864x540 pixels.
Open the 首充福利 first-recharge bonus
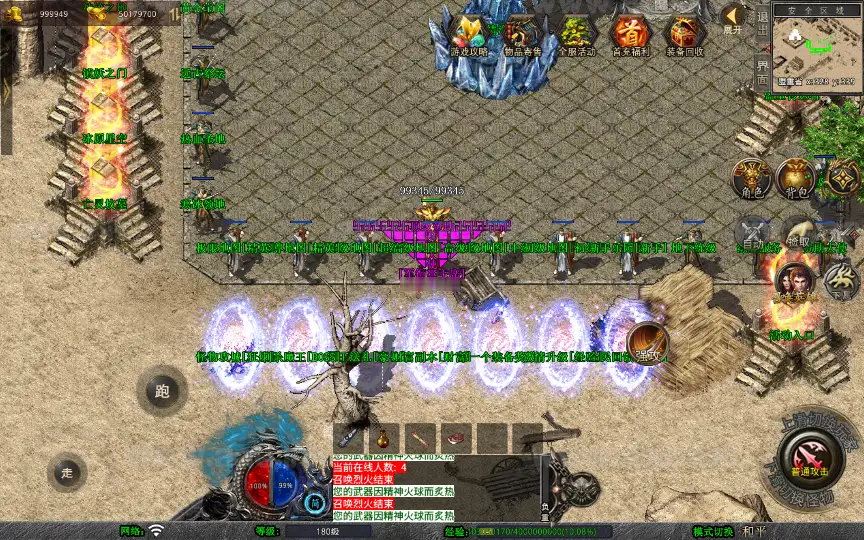click(x=630, y=35)
